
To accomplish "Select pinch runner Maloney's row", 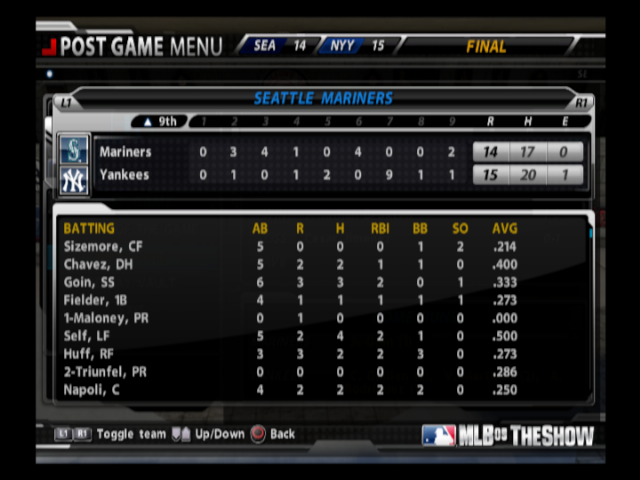I will click(x=320, y=318).
